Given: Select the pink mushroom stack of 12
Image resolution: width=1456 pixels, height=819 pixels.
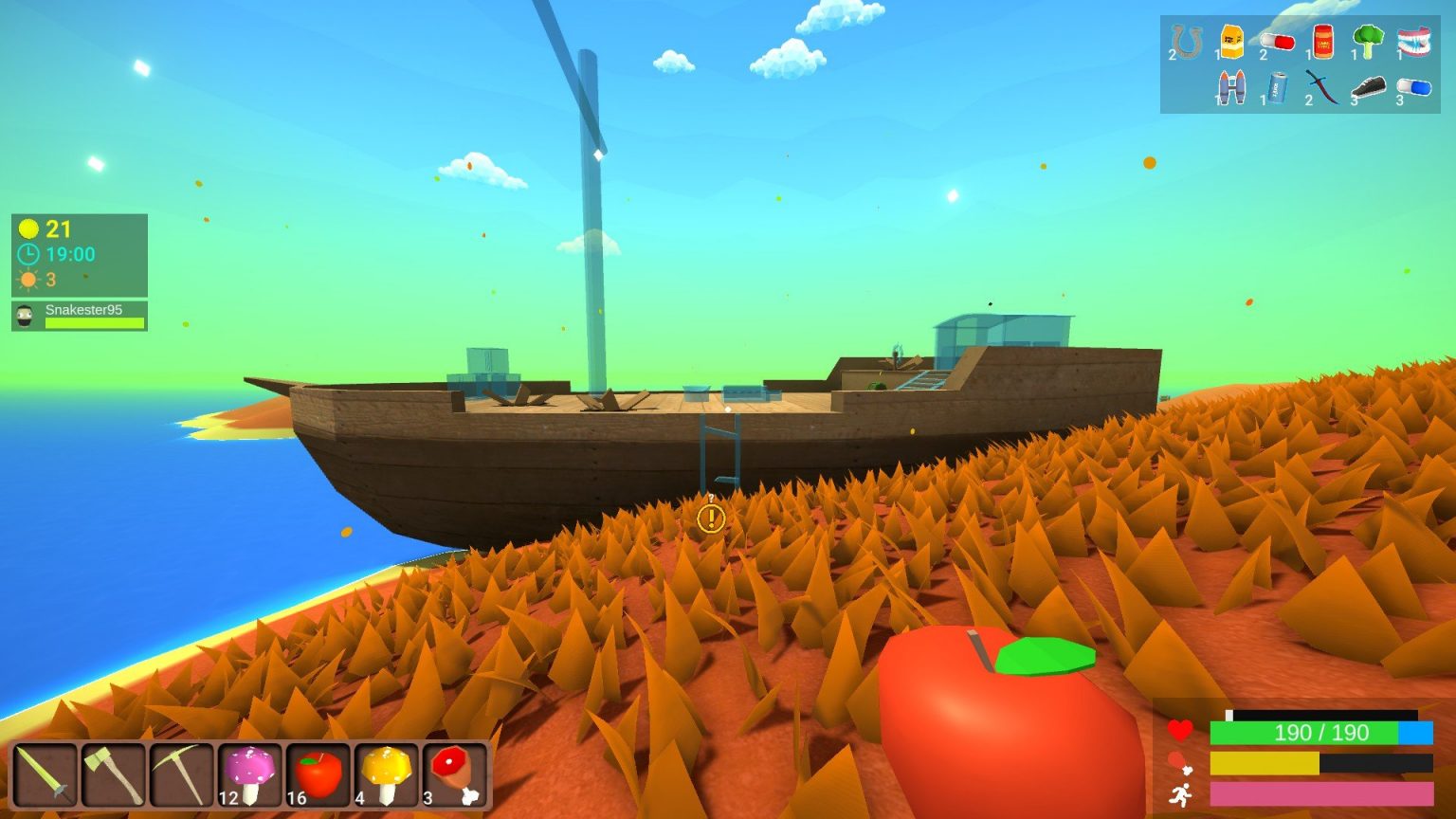Looking at the screenshot, I should pyautogui.click(x=248, y=774).
